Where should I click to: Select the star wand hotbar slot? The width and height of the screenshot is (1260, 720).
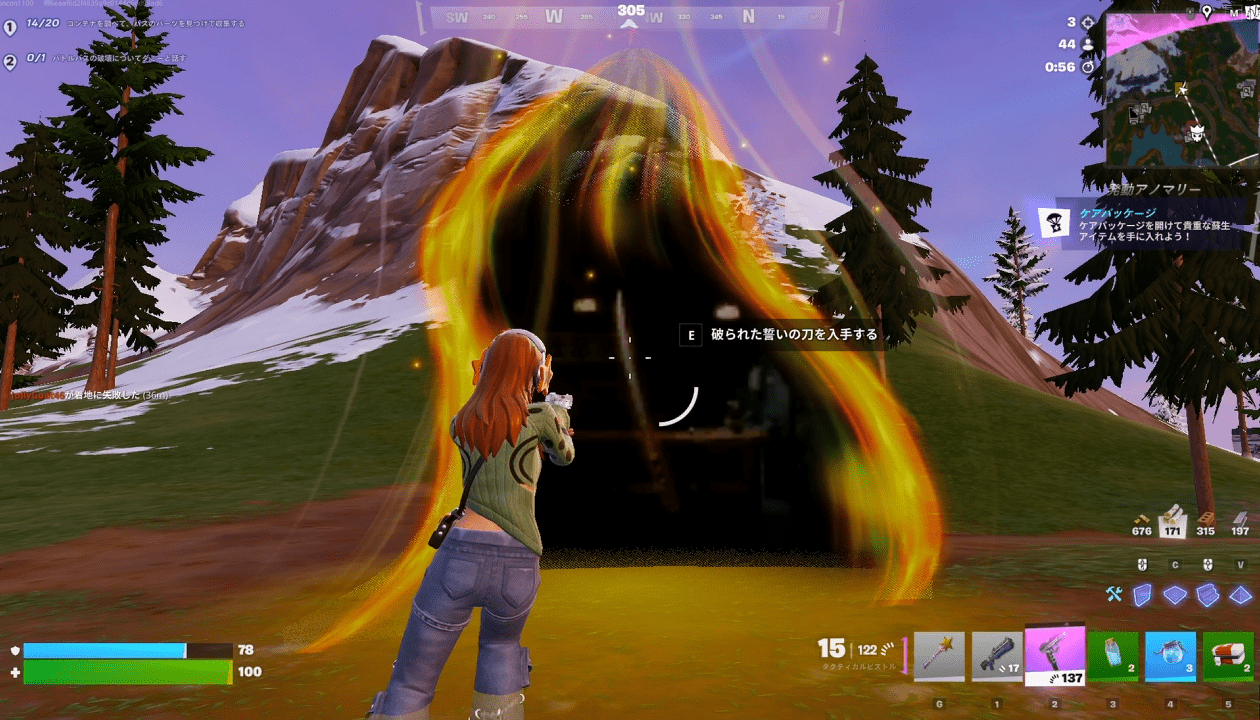939,656
